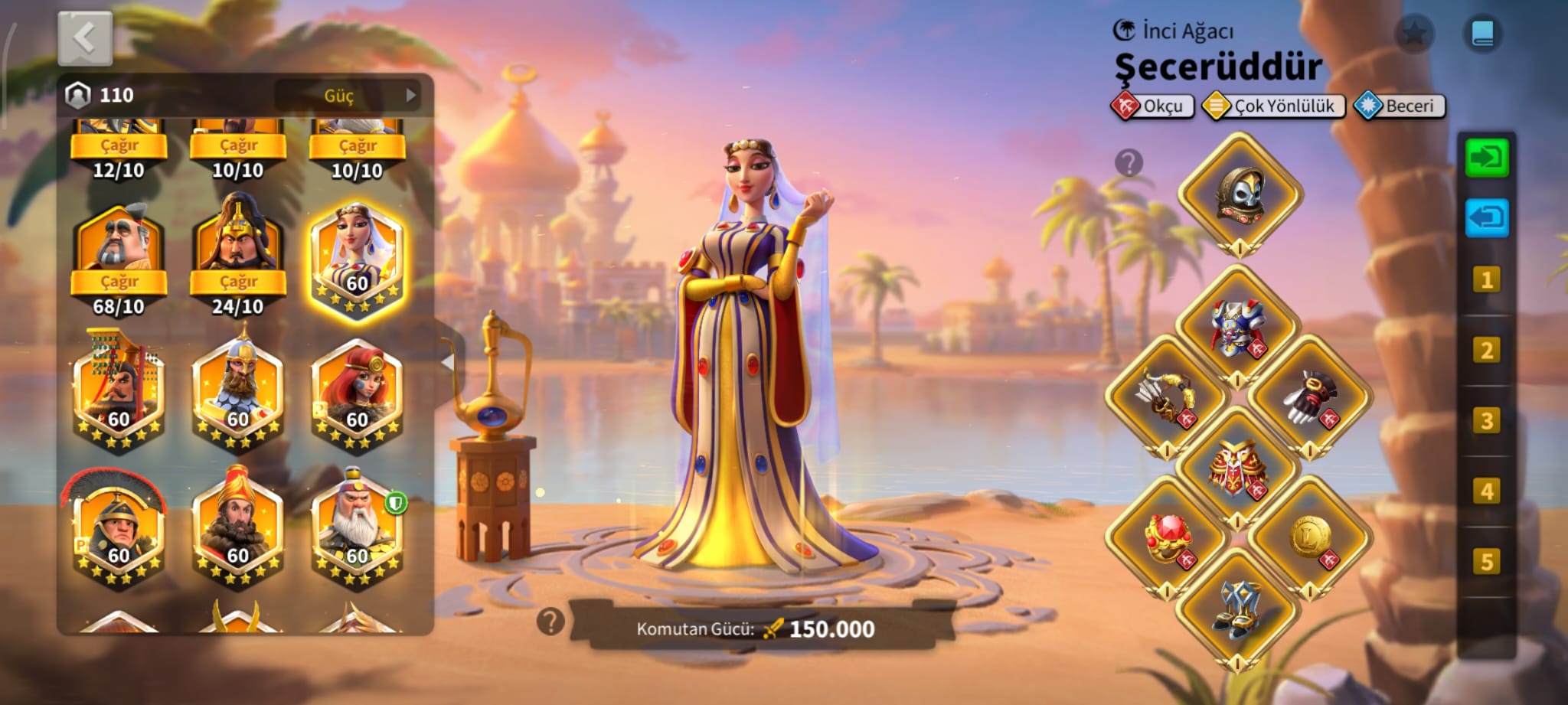Open the helmet equipment slot
1568x705 pixels.
point(1240,194)
